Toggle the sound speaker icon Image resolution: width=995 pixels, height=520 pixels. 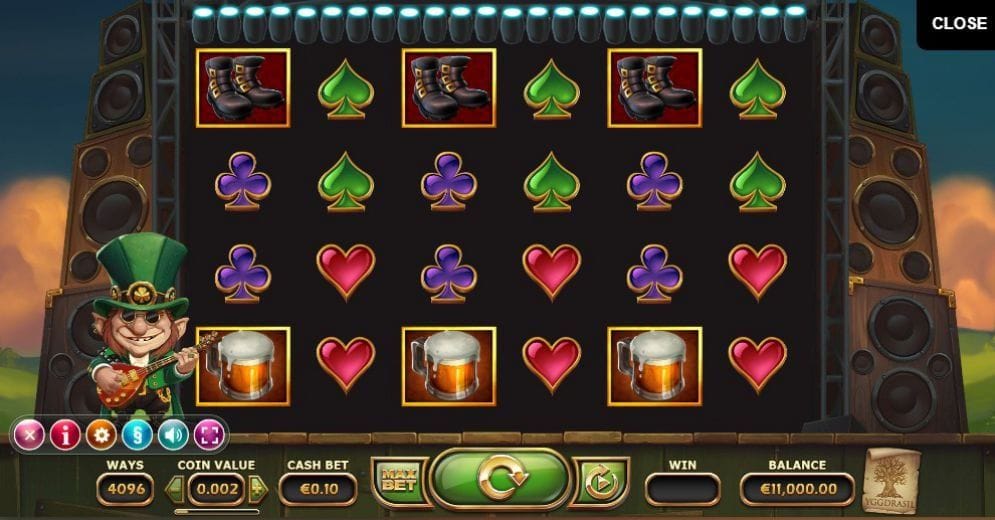pos(173,435)
